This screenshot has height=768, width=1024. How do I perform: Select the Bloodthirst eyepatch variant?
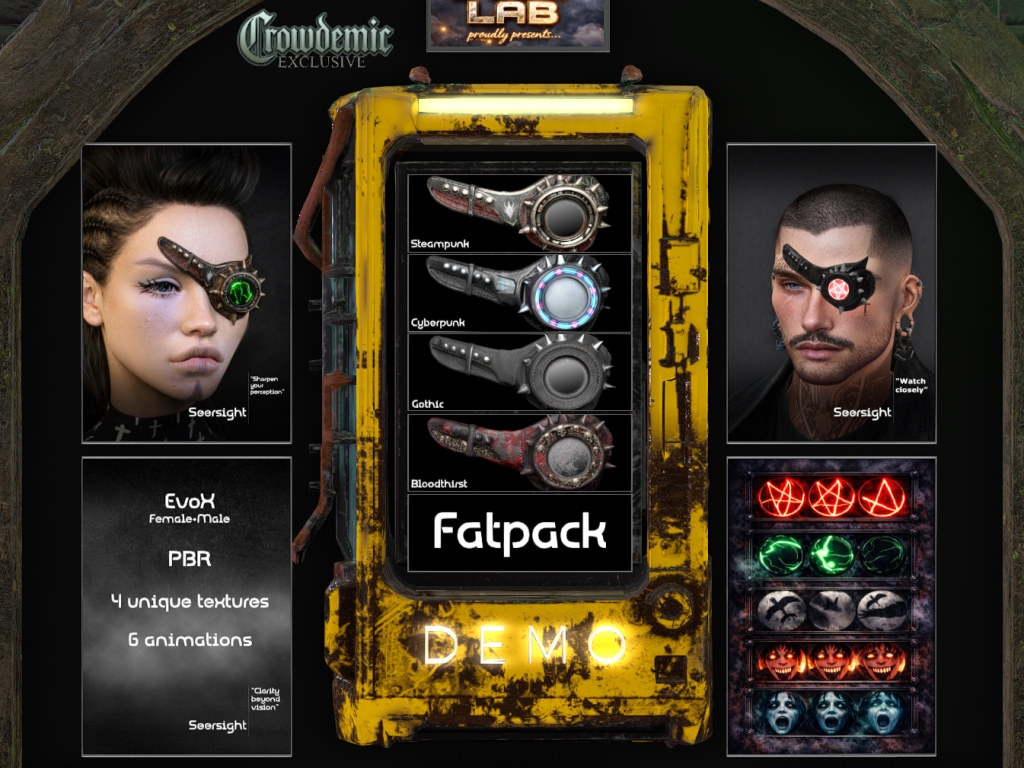click(x=519, y=453)
